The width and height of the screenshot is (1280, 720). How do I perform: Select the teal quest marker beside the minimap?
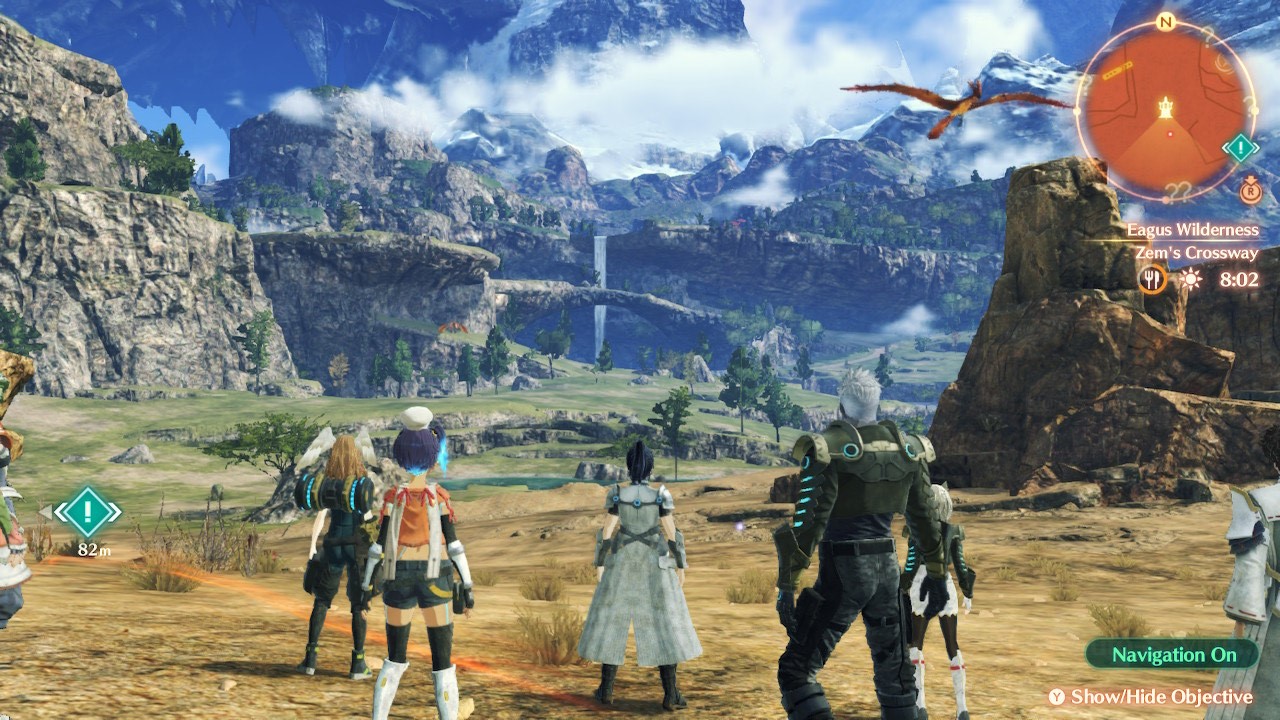coord(1240,149)
